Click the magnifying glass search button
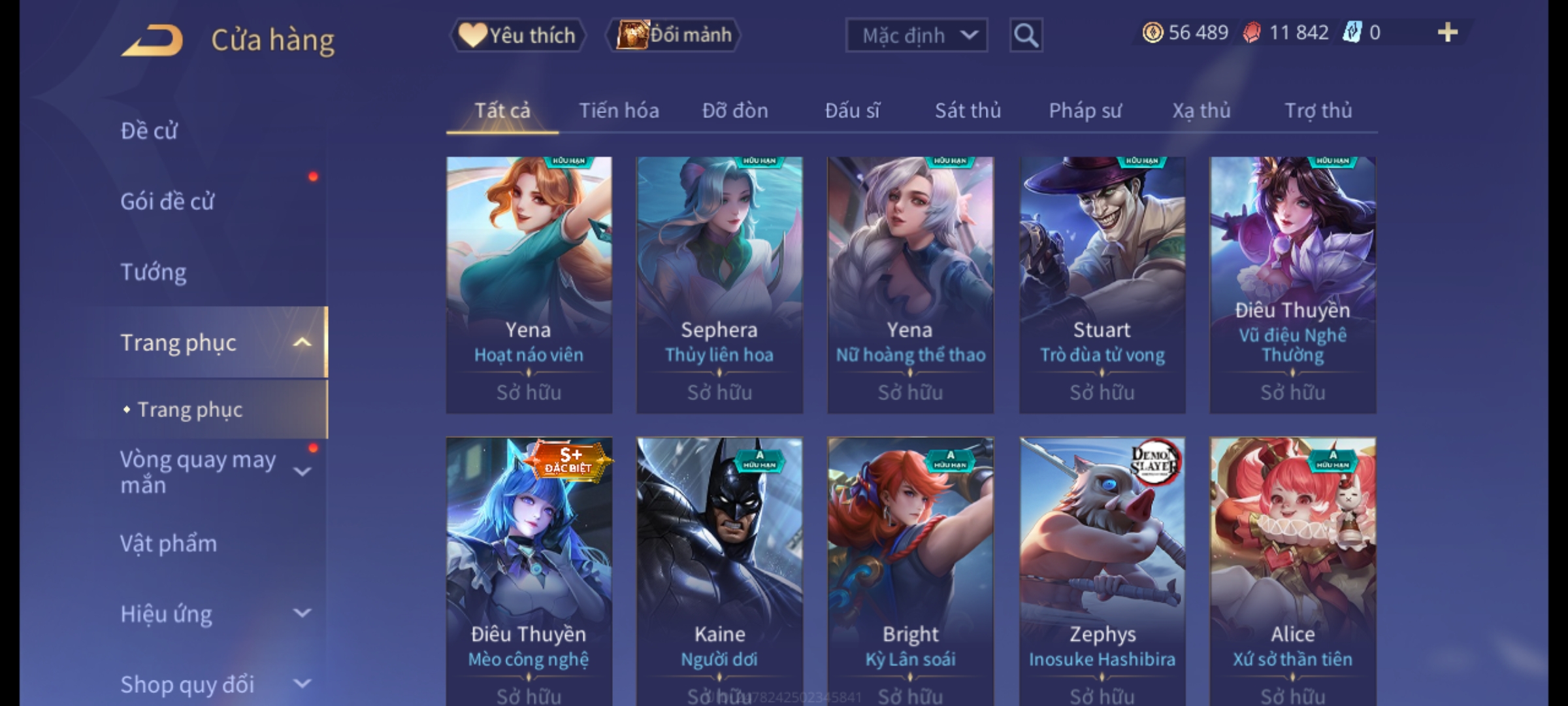1568x706 pixels. [1026, 35]
